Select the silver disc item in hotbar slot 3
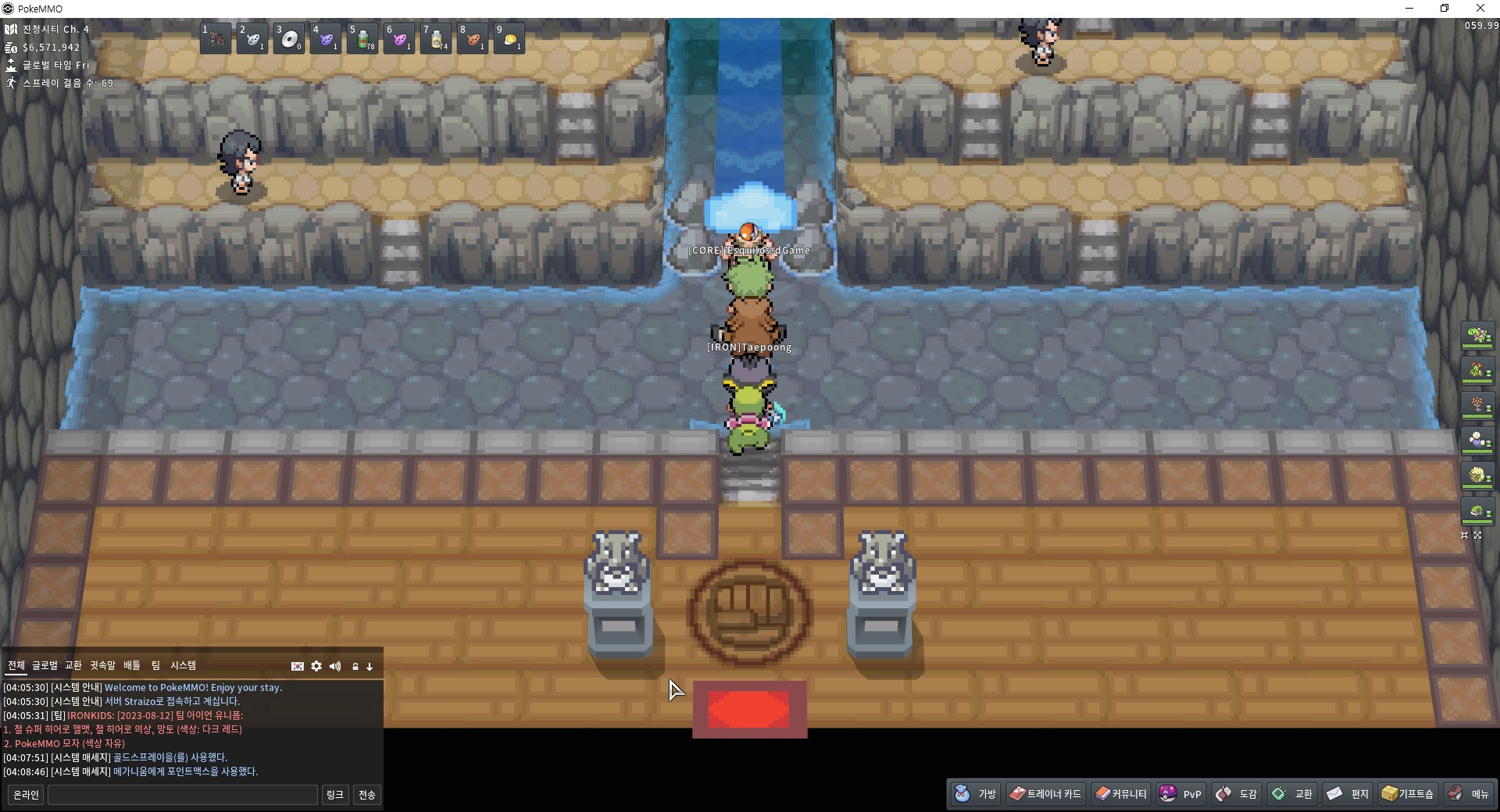Screen dimensions: 1500x812 click(289, 38)
